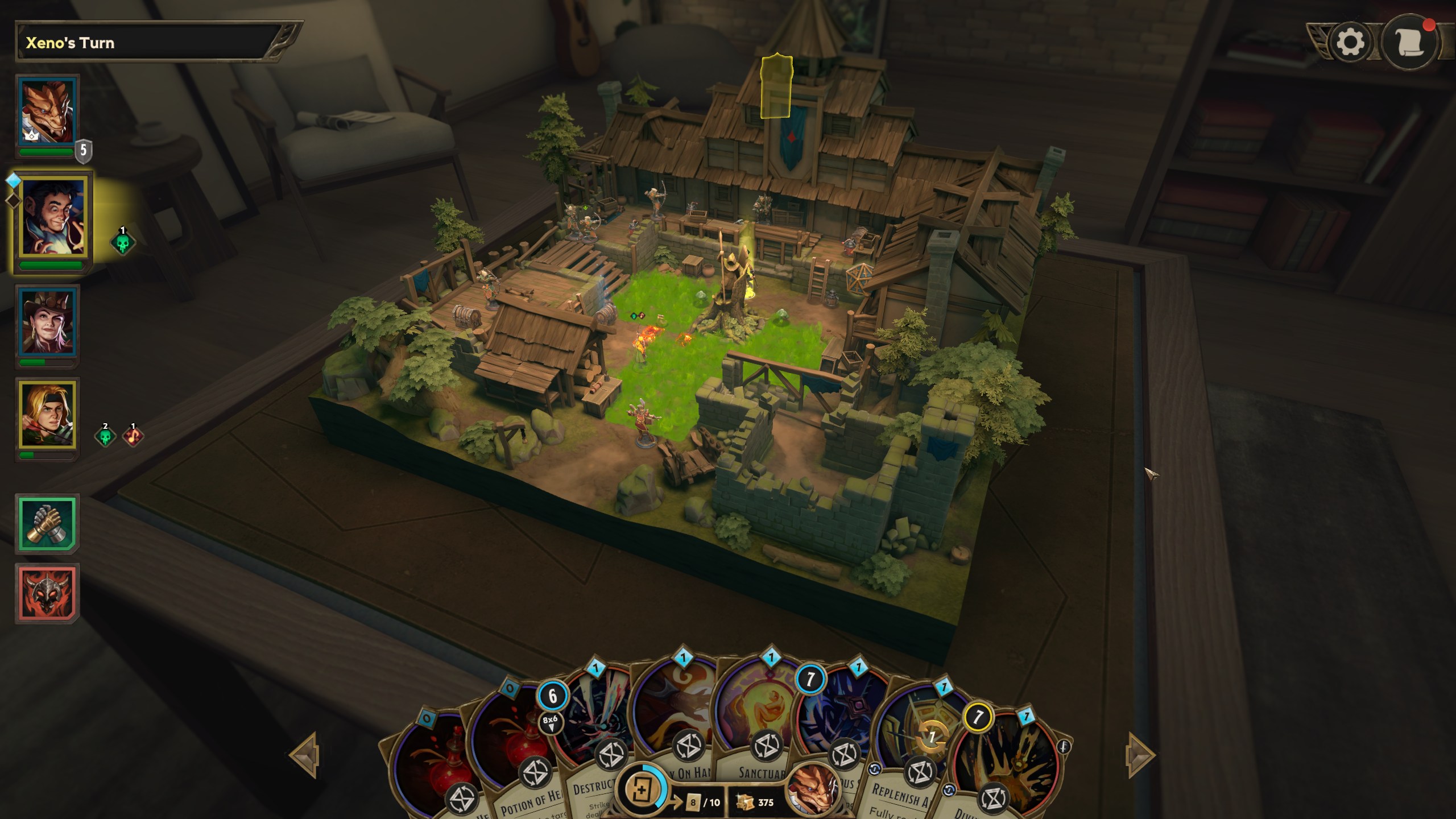Open the scroll journal with red notification
Image resolution: width=1456 pixels, height=819 pixels.
(x=1409, y=43)
